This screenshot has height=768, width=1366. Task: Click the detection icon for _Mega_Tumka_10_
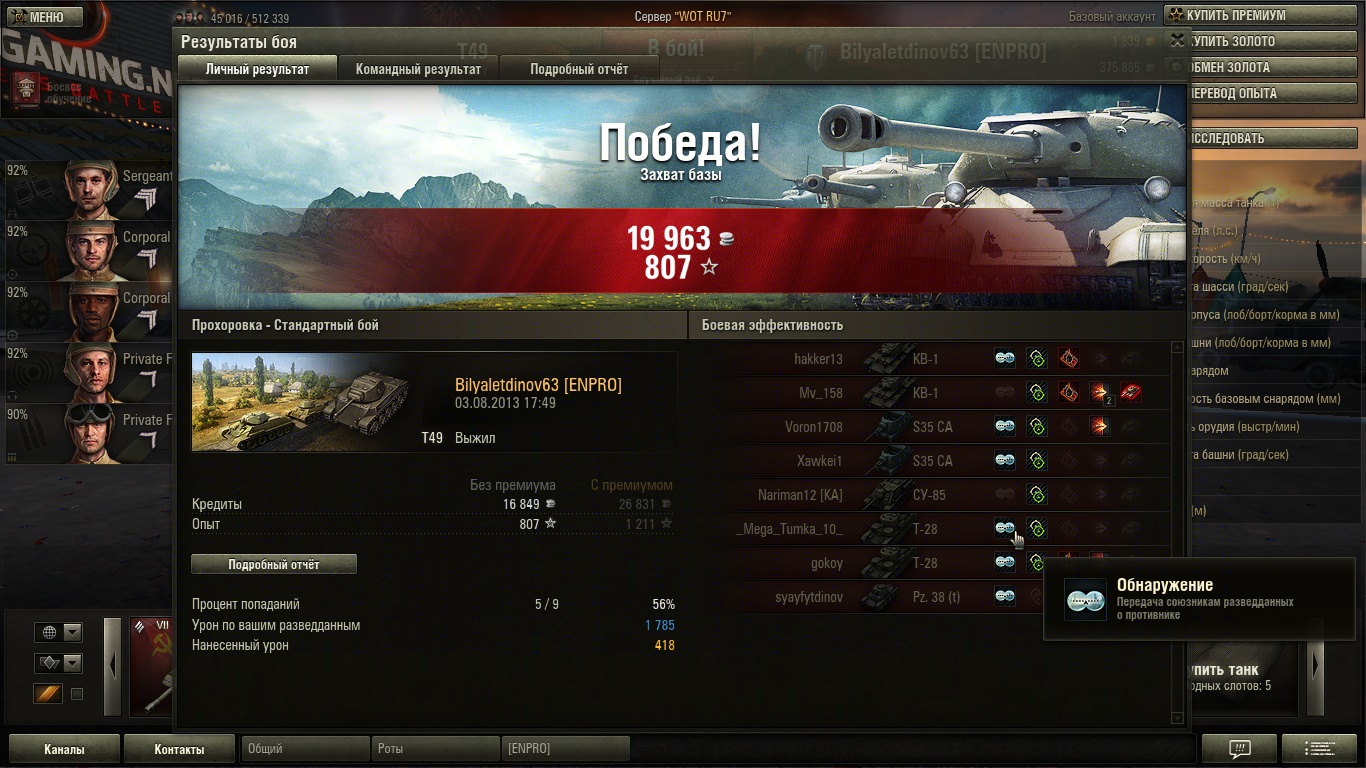pyautogui.click(x=1005, y=529)
